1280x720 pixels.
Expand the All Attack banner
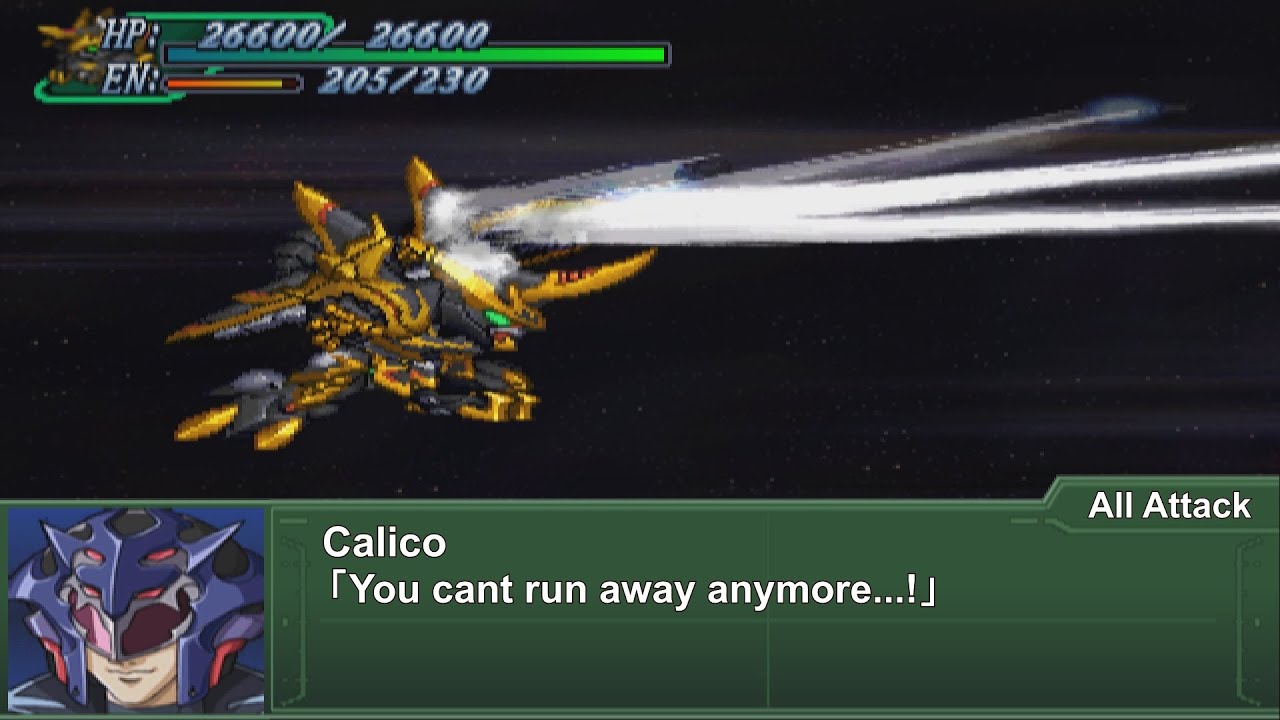(x=1165, y=506)
